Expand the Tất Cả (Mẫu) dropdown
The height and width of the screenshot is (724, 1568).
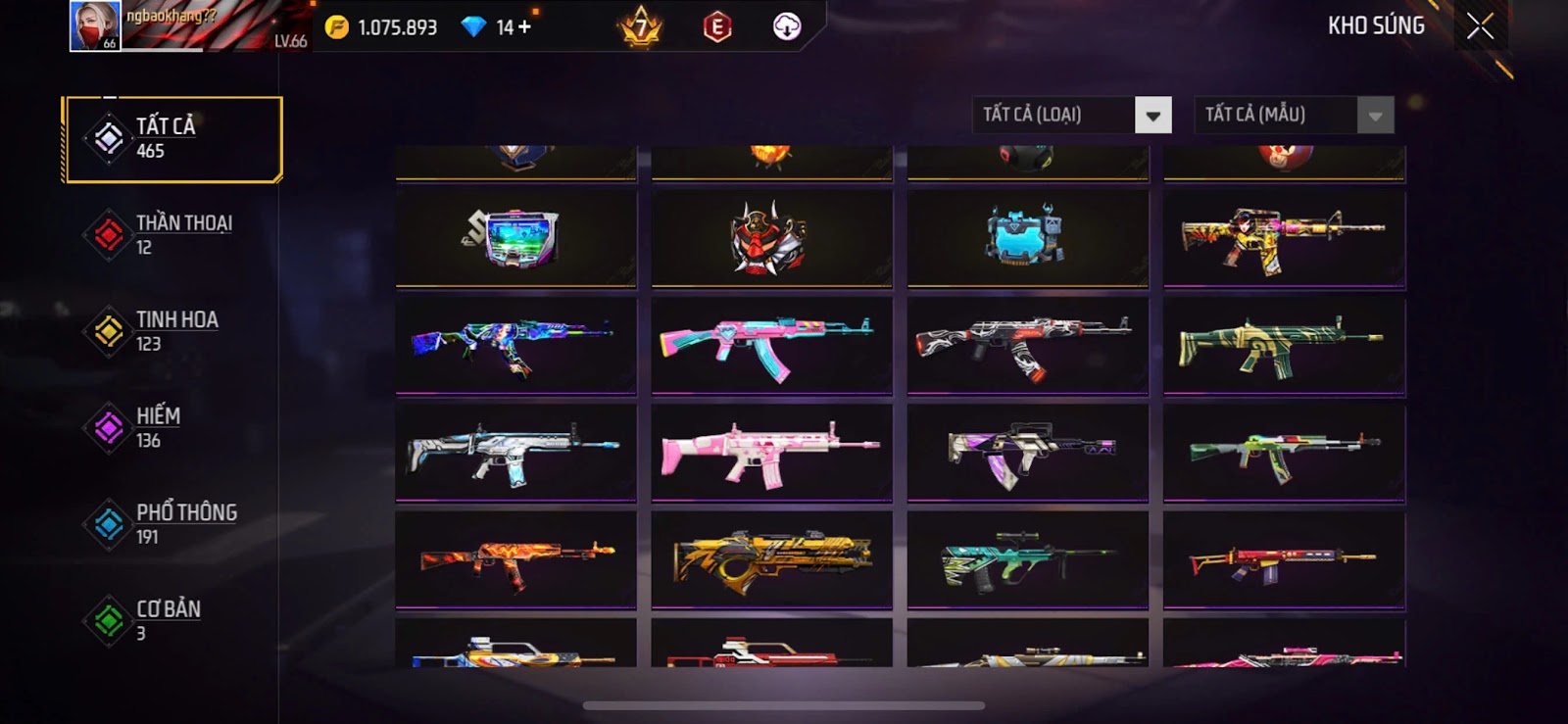[x=1375, y=116]
